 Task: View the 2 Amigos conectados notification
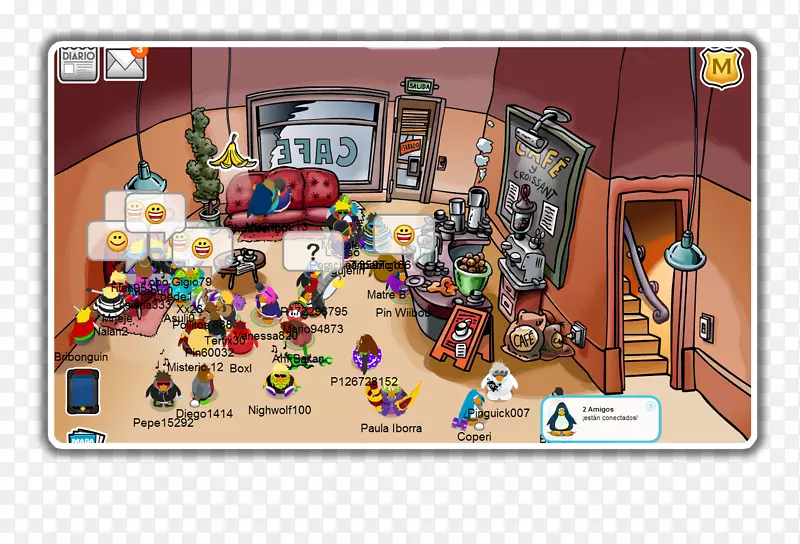coord(602,420)
